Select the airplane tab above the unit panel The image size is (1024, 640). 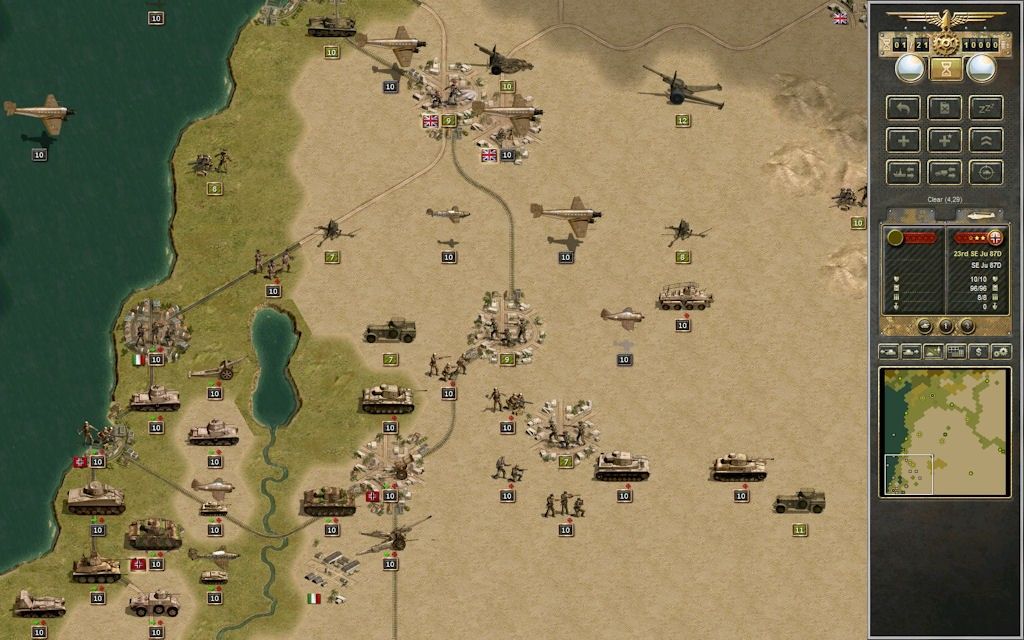979,215
